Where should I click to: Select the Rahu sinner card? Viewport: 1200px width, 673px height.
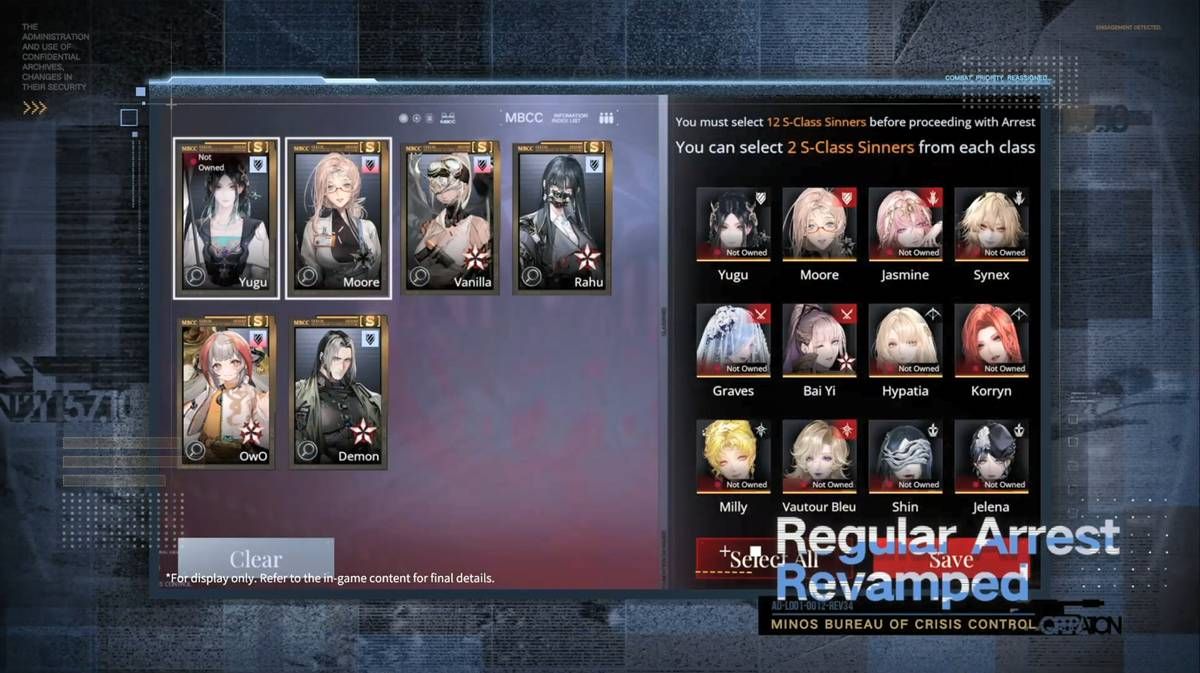(x=561, y=217)
